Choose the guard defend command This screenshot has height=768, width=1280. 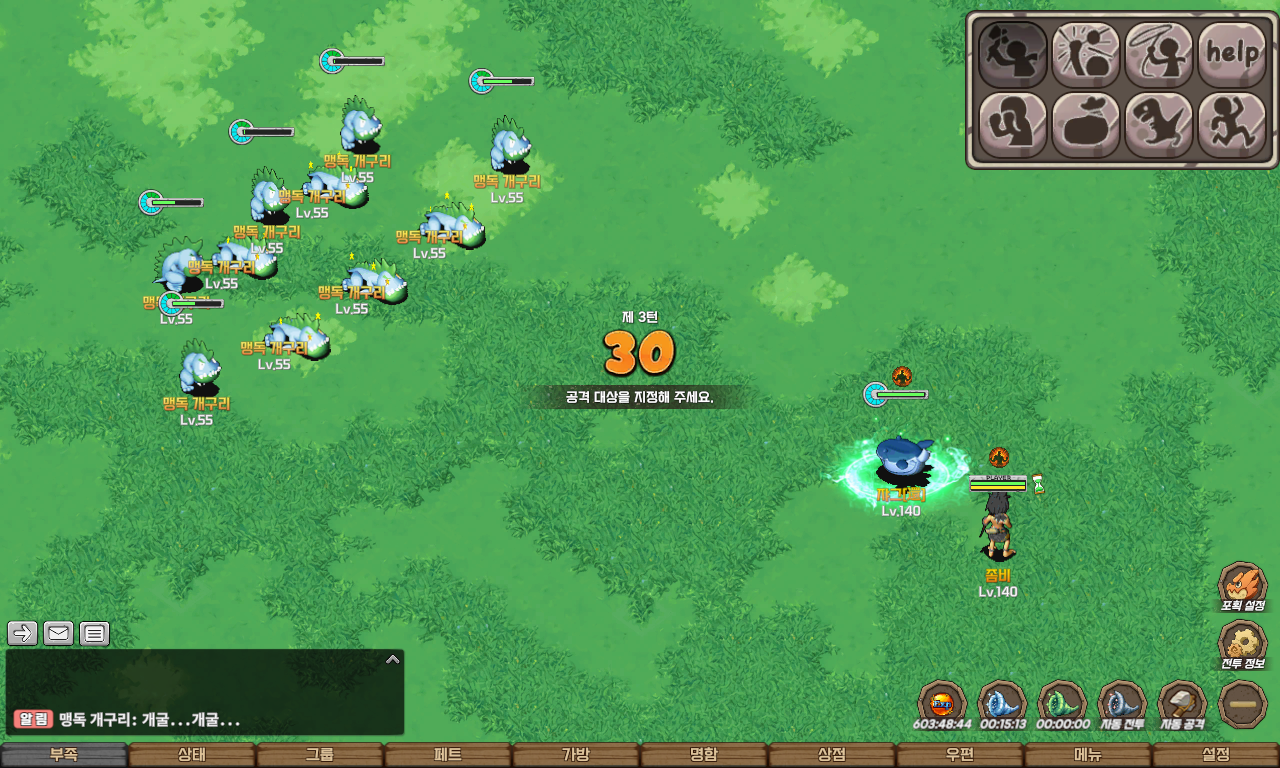pos(1012,125)
